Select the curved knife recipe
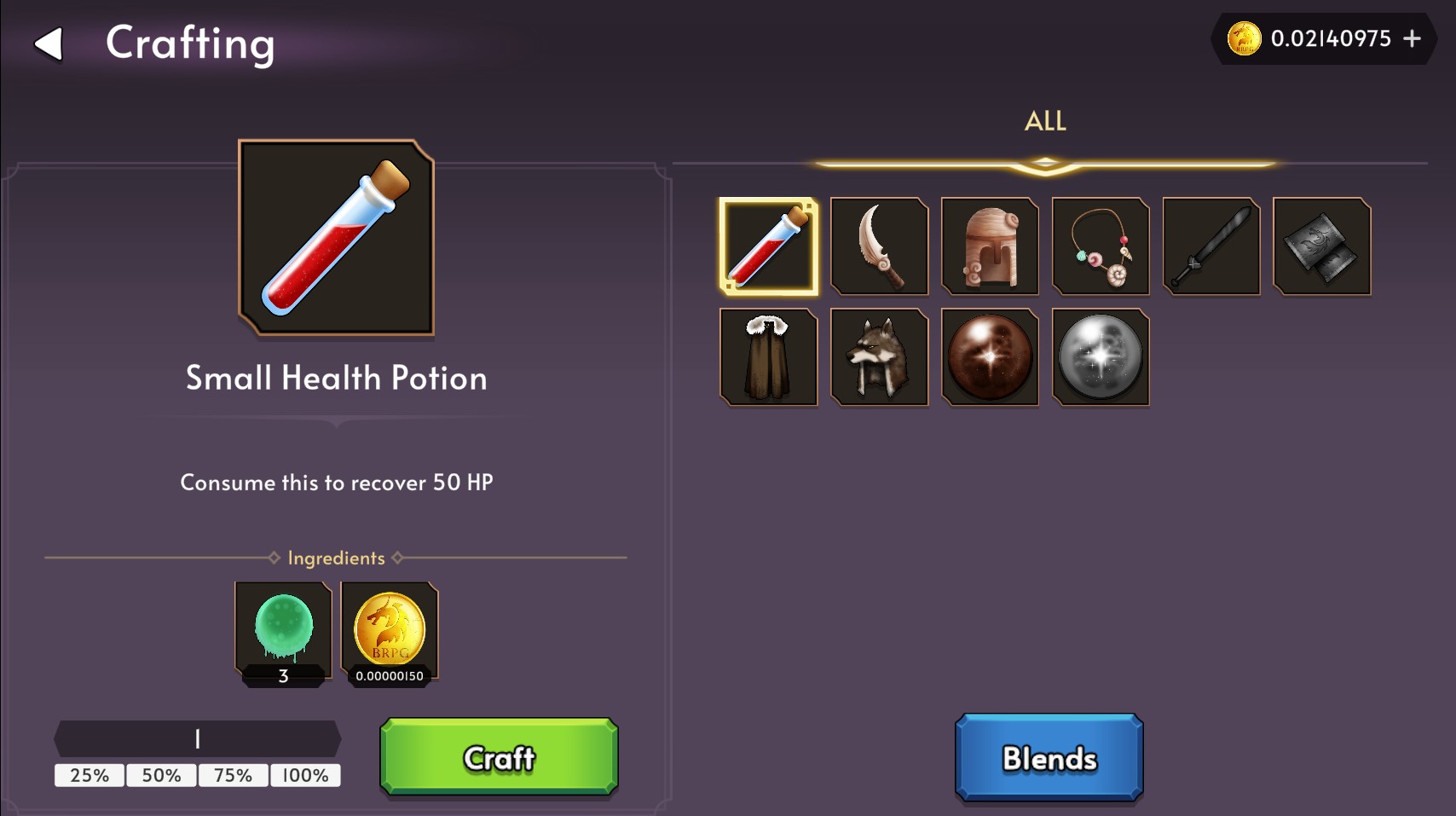 pos(879,246)
